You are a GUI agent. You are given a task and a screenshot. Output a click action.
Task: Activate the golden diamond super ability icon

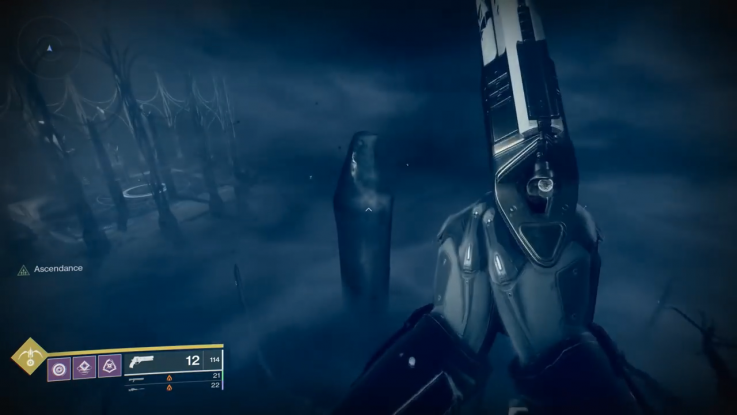click(29, 355)
